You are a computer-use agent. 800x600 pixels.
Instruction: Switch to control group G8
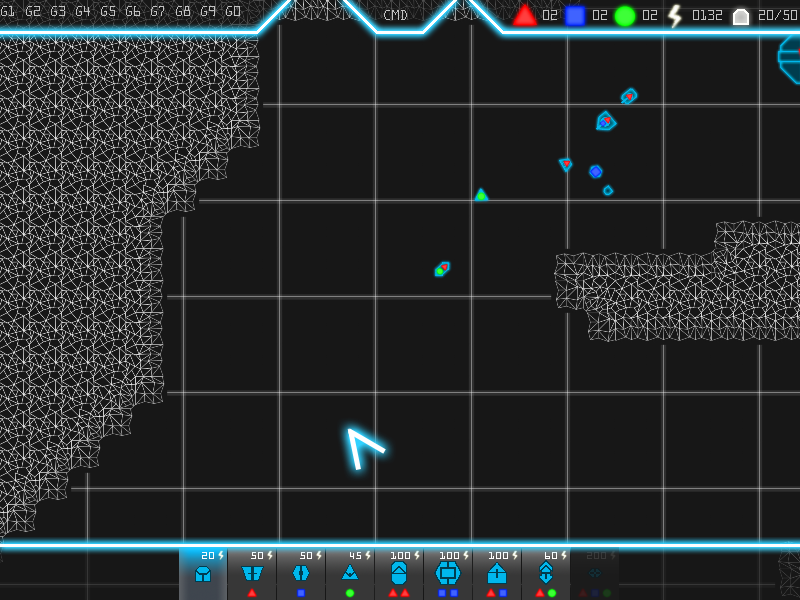183,12
